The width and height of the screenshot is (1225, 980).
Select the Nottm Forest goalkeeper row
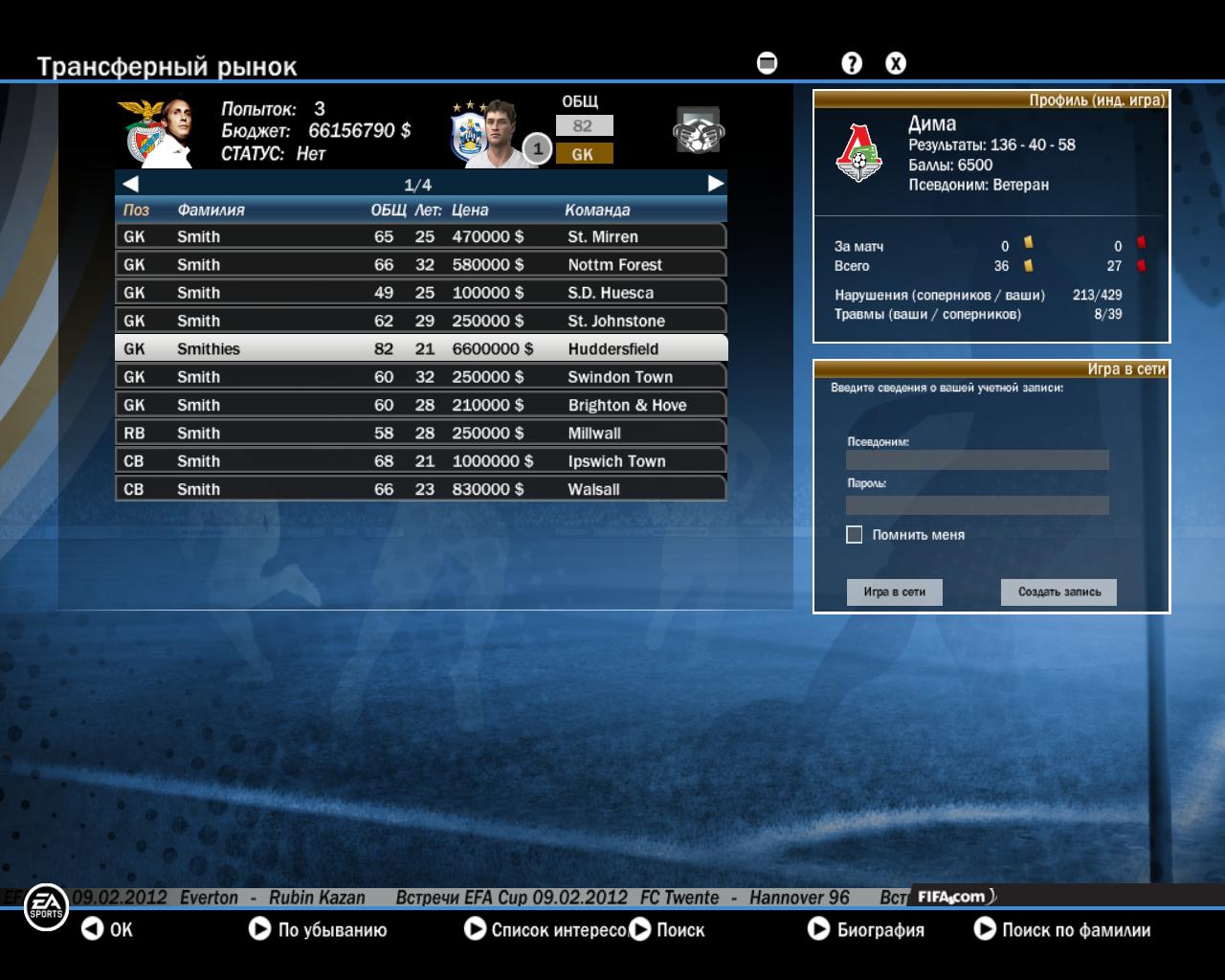(x=420, y=264)
